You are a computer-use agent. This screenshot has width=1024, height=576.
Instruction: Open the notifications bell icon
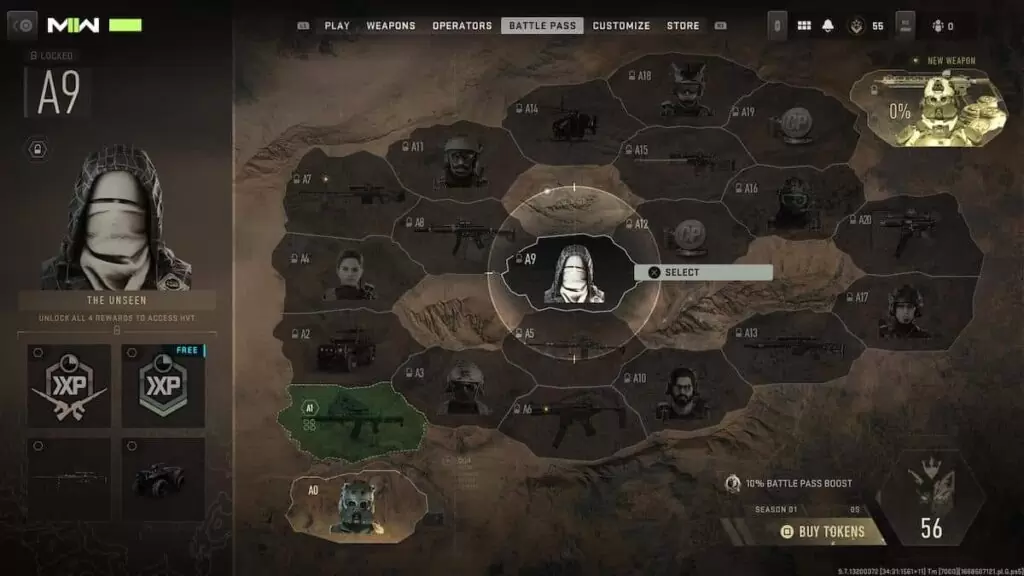(828, 26)
